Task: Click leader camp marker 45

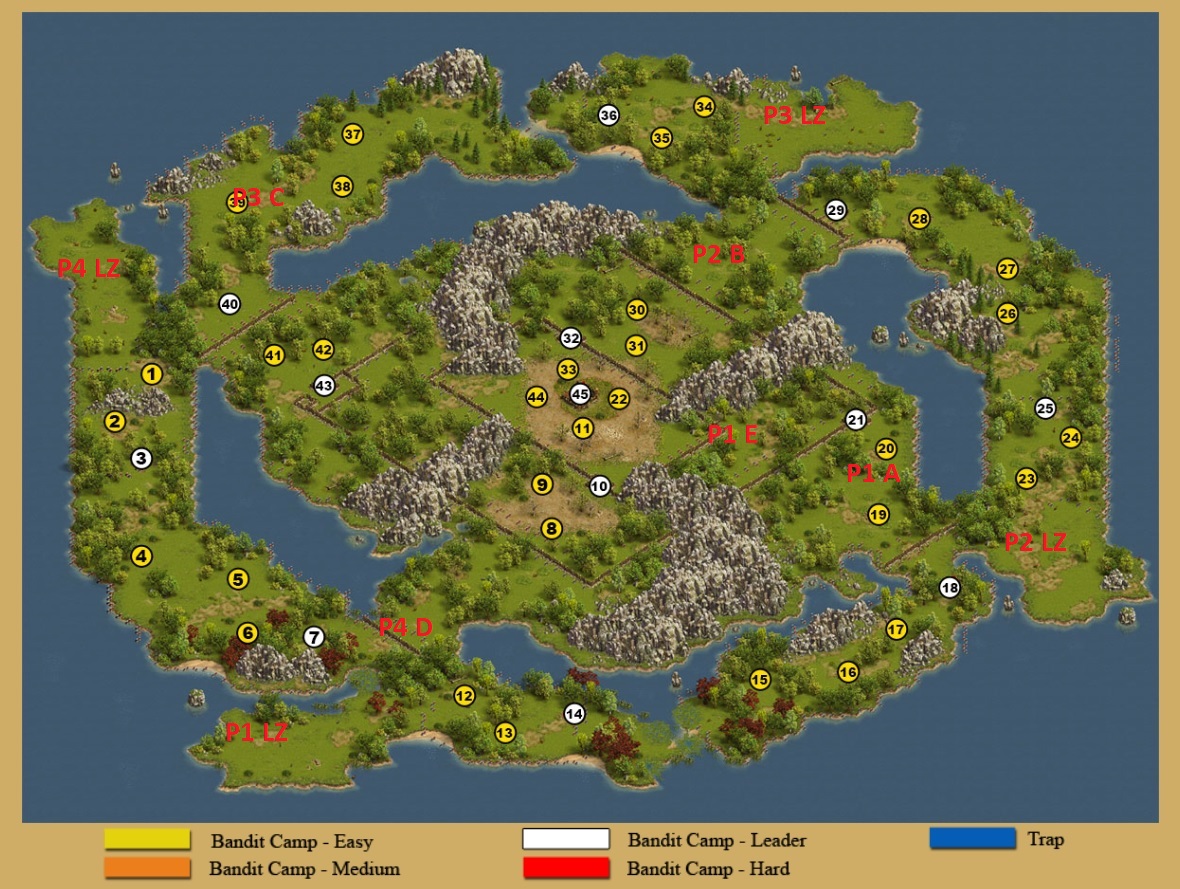Action: 580,394
